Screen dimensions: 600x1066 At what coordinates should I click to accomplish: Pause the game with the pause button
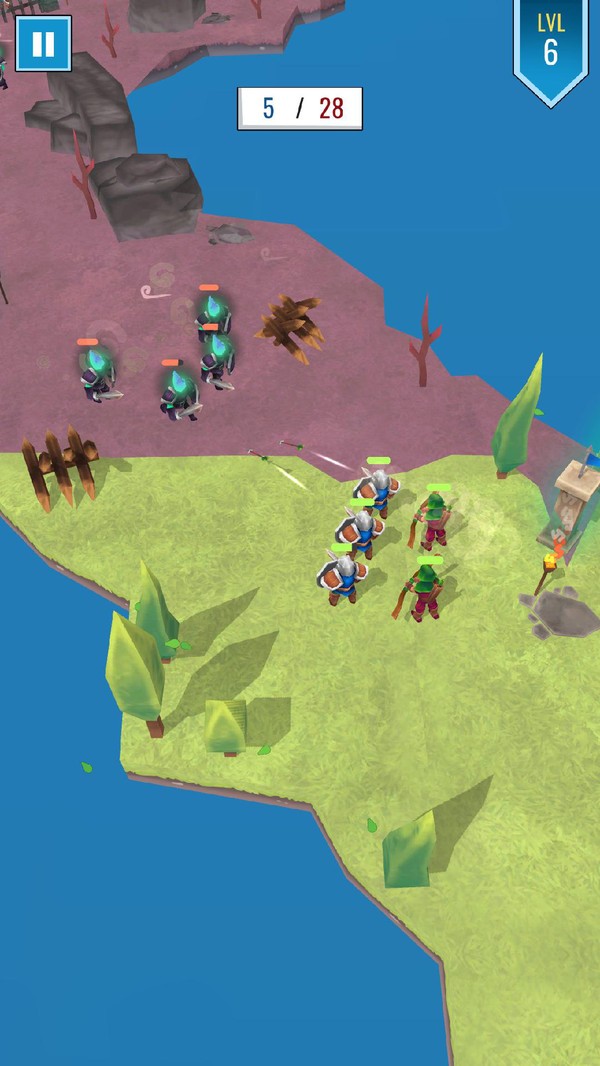coord(43,44)
